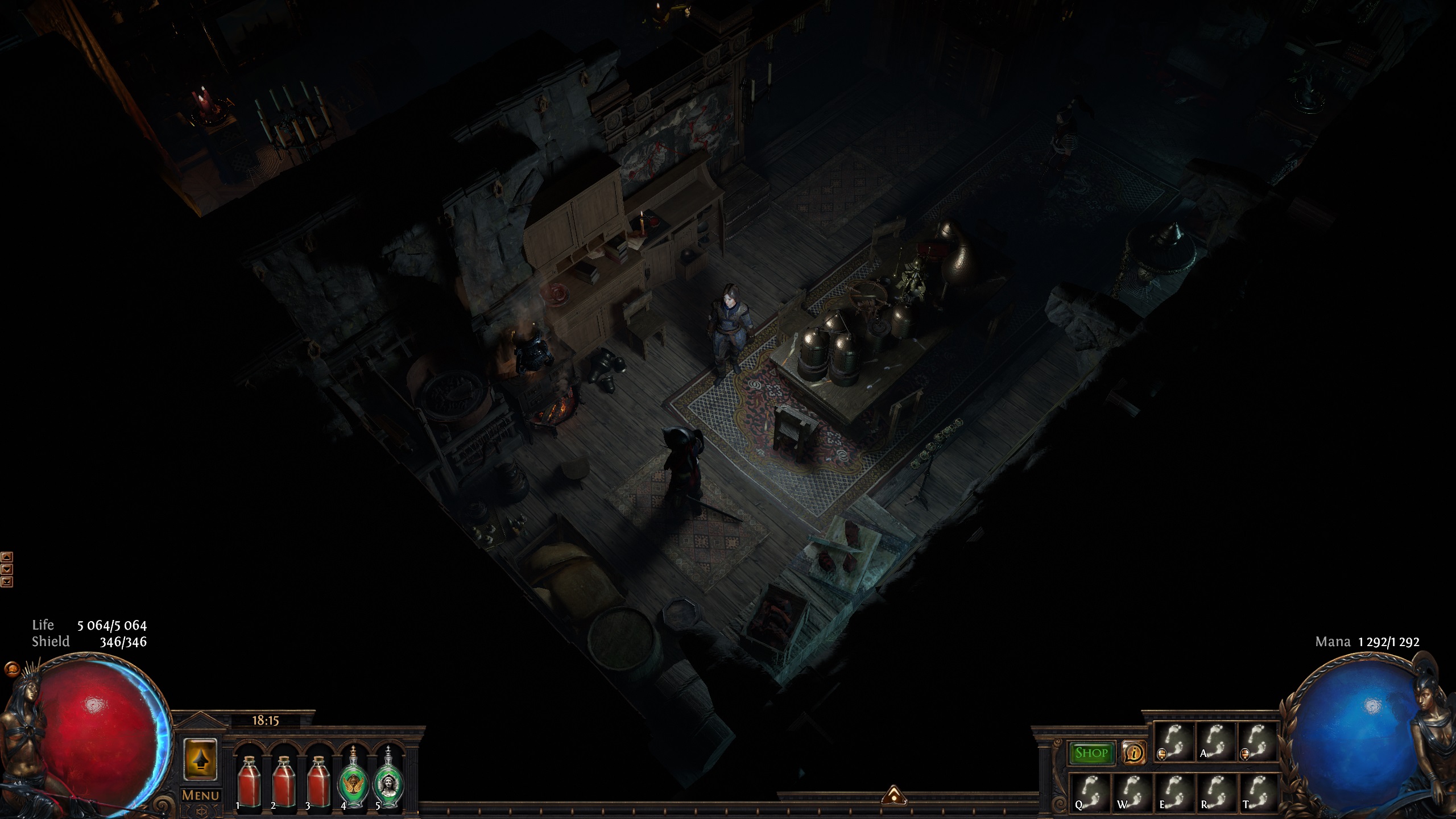1456x819 pixels.
Task: Open the Shop button
Action: click(x=1091, y=753)
